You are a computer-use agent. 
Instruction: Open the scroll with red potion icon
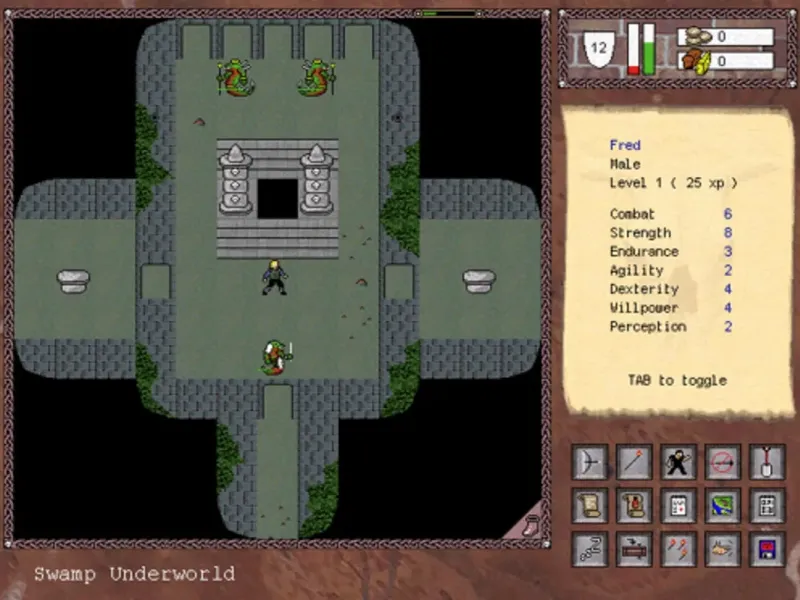tap(634, 505)
